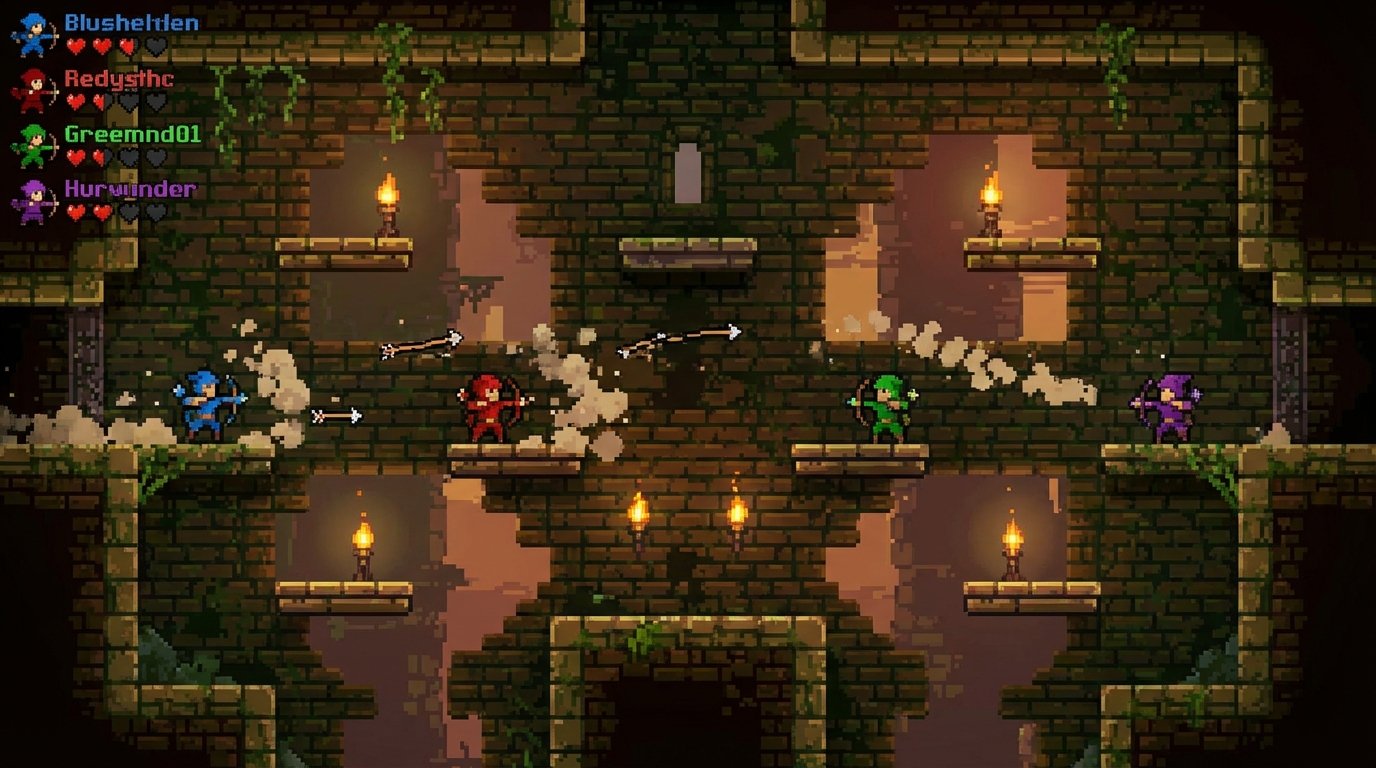Collapse the Hurwunder scoreboard row
The height and width of the screenshot is (768, 1376).
(130, 188)
